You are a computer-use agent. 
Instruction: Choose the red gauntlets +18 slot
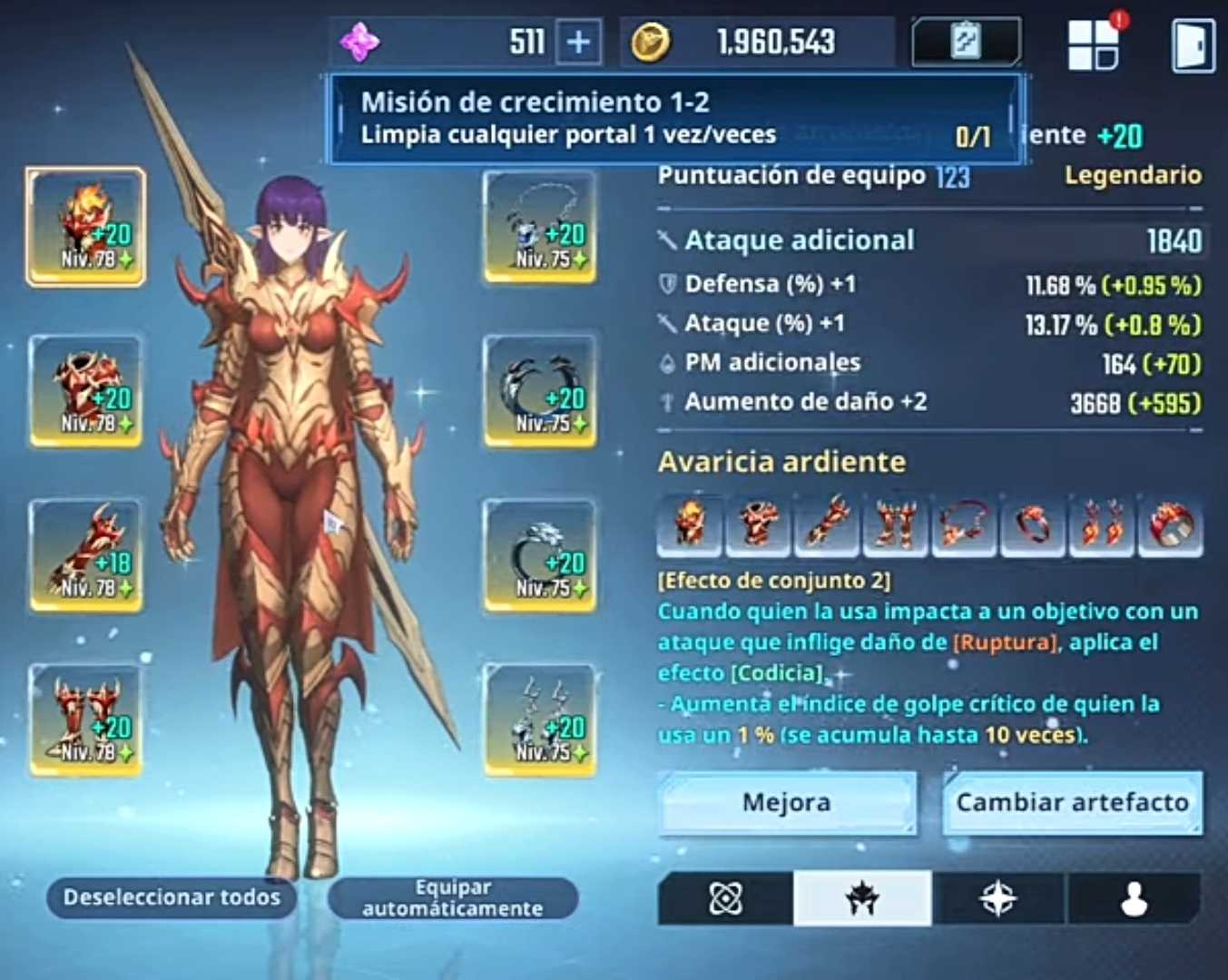(86, 555)
